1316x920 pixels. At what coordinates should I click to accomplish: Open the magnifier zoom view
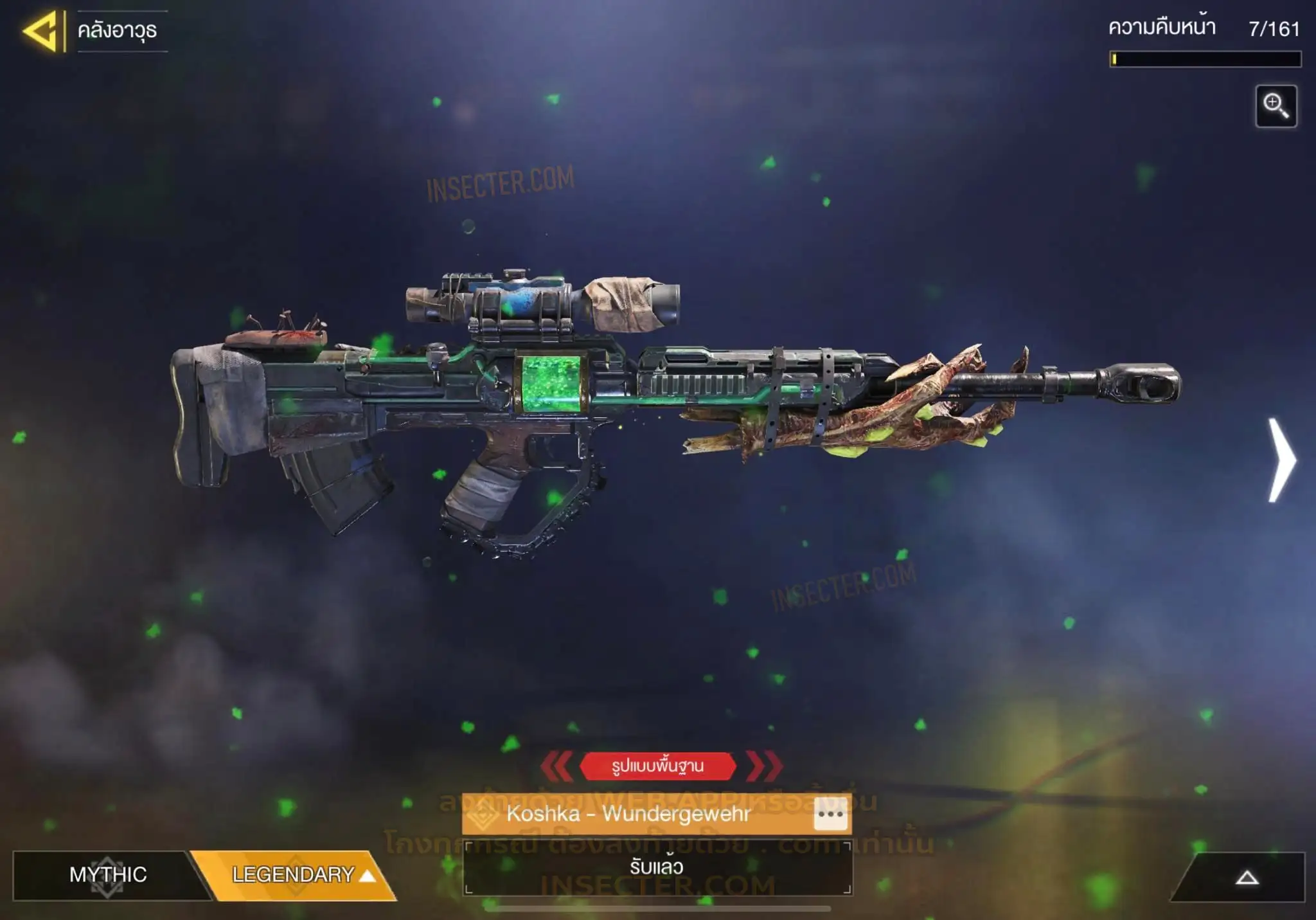[x=1276, y=106]
